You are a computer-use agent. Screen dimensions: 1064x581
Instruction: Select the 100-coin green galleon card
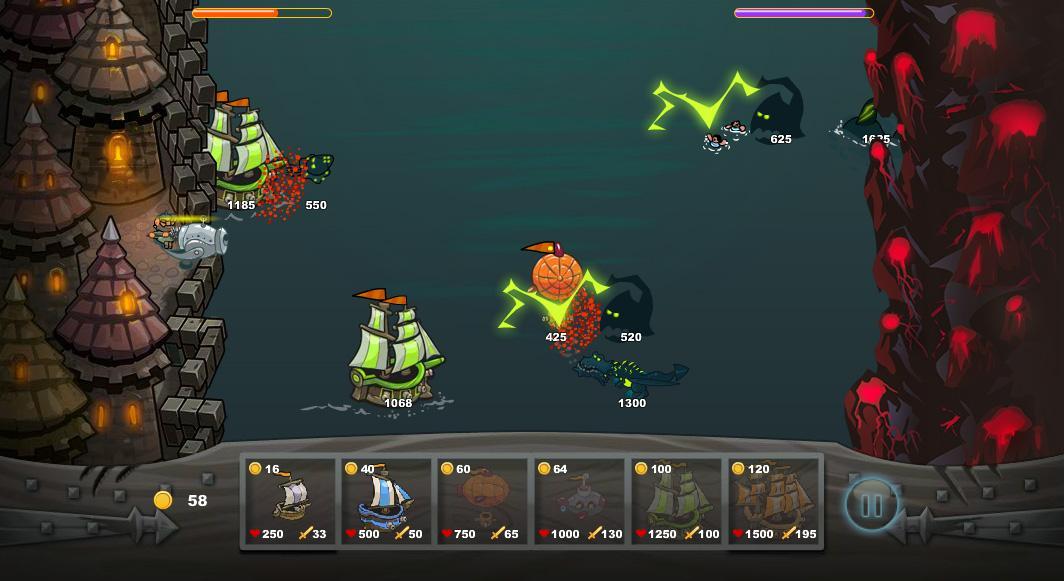tap(677, 501)
